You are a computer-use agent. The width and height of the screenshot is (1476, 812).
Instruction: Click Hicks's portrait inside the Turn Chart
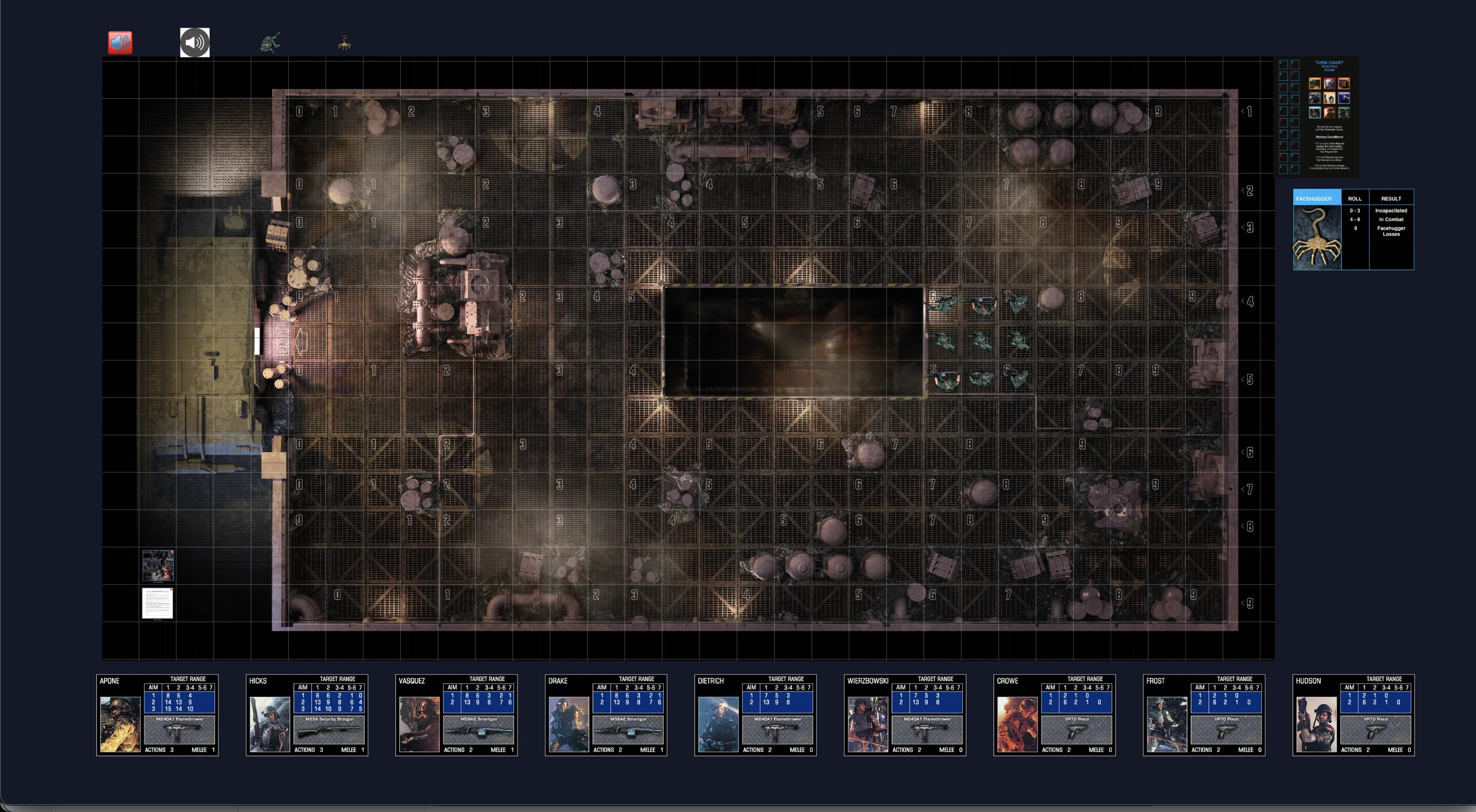pos(1330,83)
